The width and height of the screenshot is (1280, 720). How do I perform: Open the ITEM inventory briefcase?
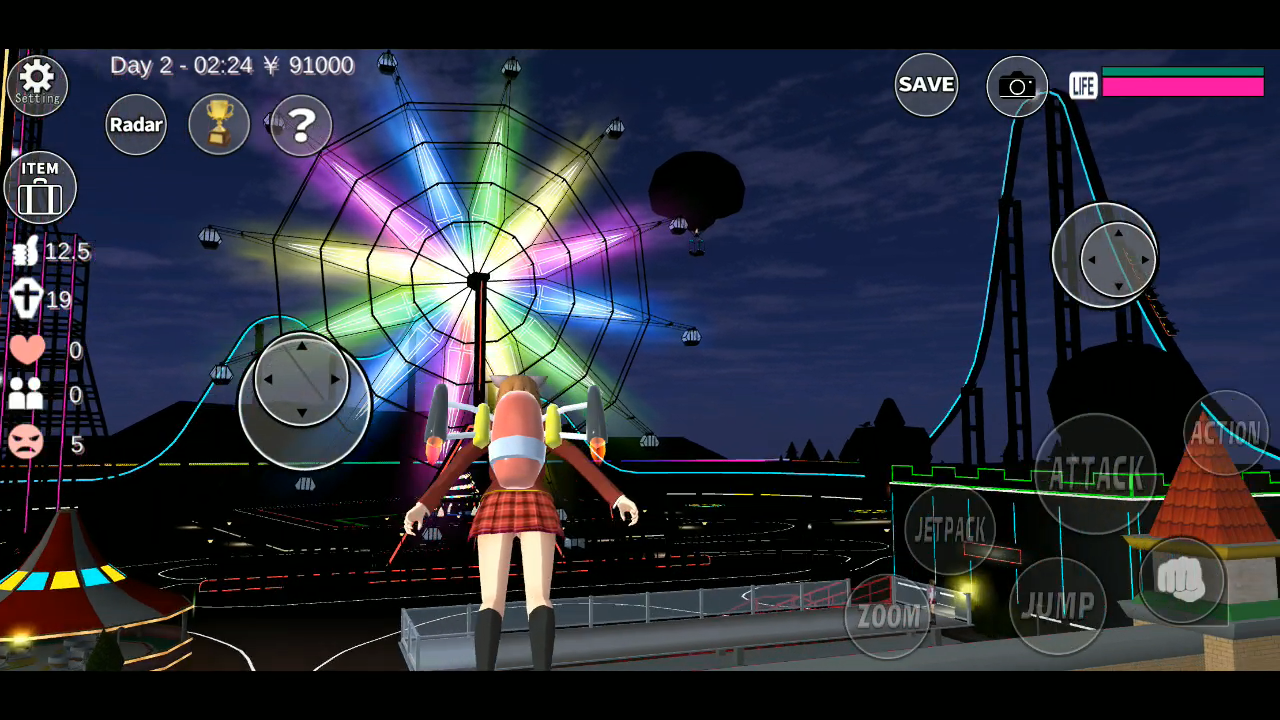coord(40,186)
